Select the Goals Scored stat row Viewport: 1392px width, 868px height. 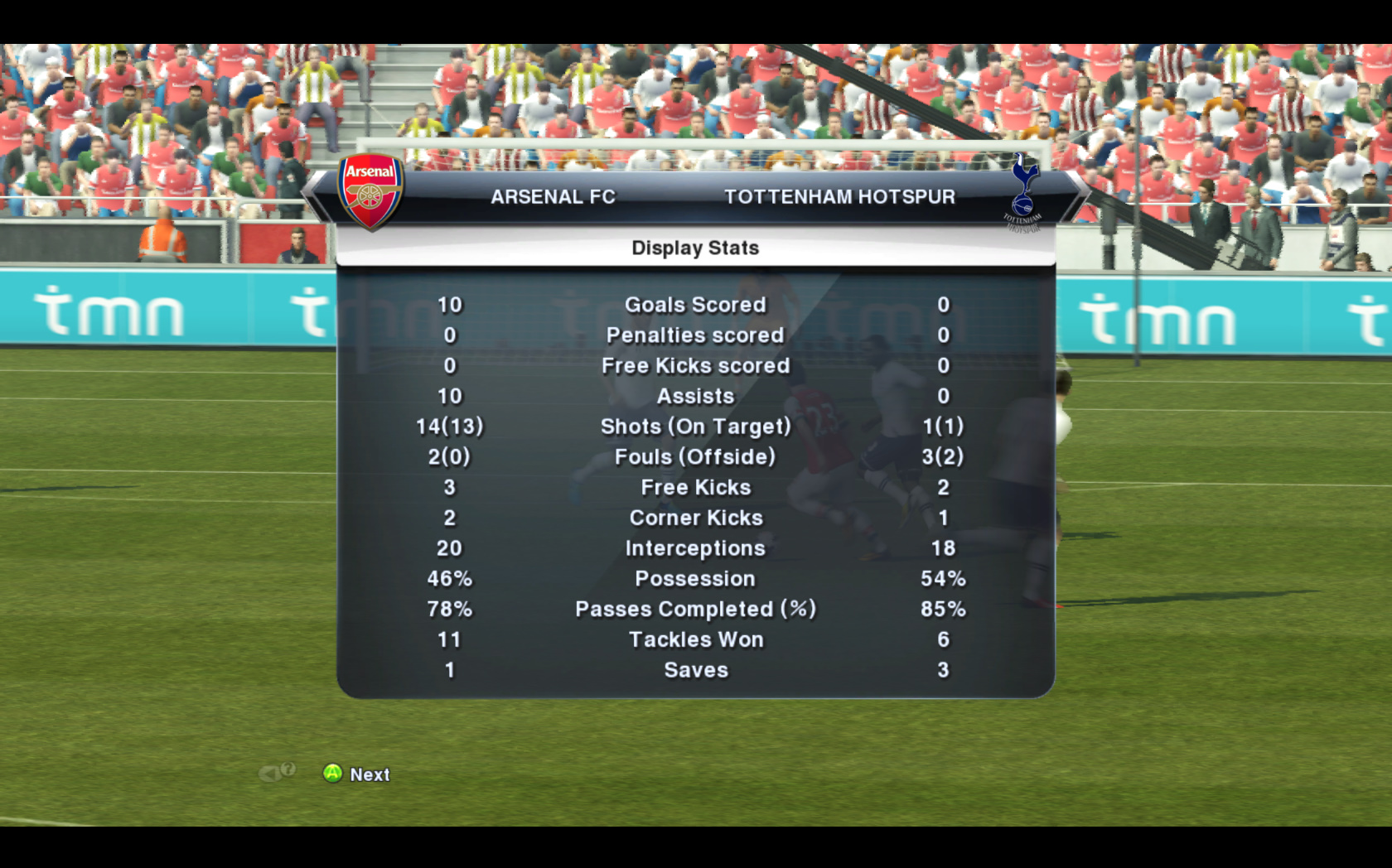click(695, 305)
